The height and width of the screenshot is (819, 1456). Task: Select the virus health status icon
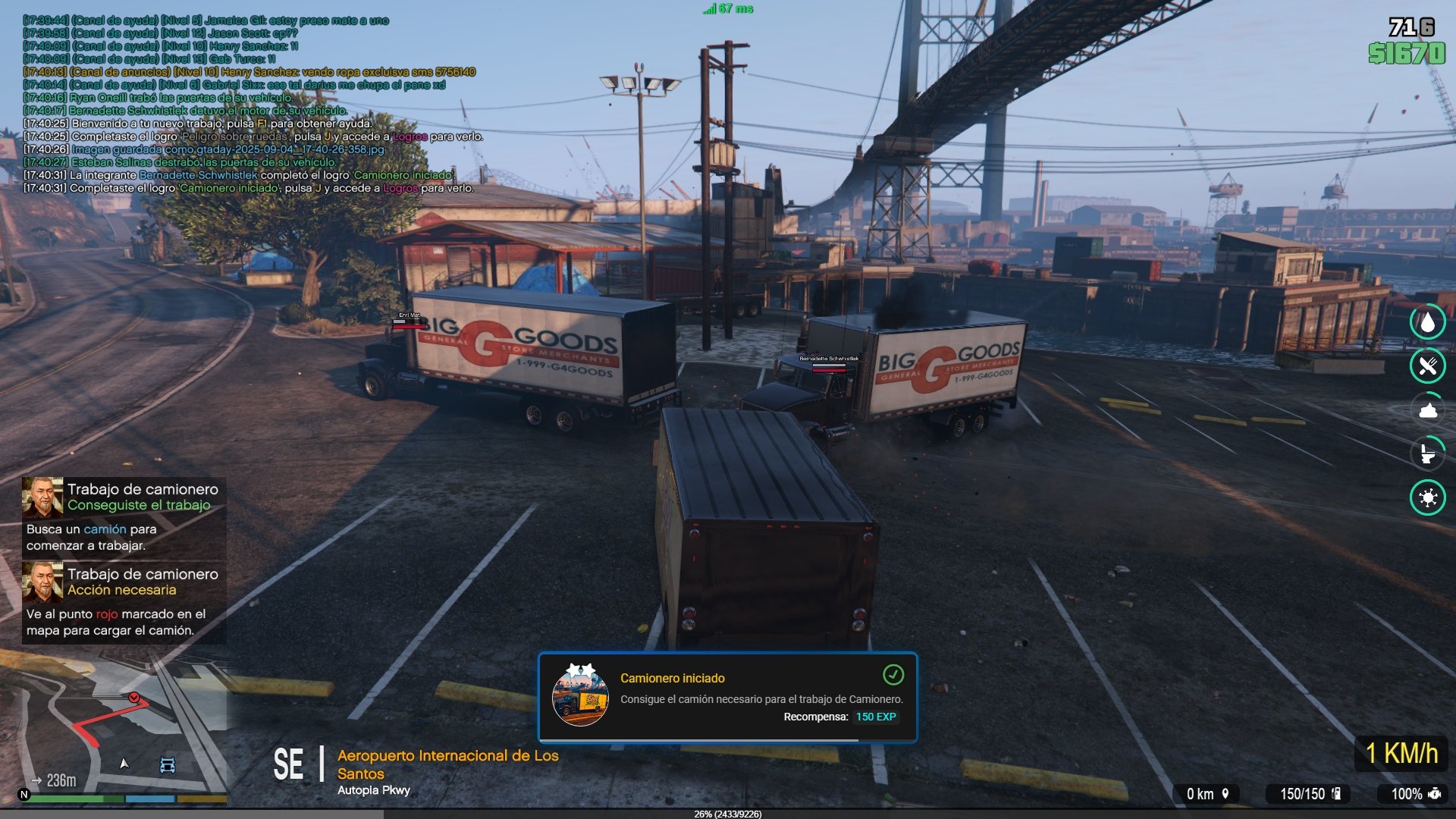coord(1428,497)
